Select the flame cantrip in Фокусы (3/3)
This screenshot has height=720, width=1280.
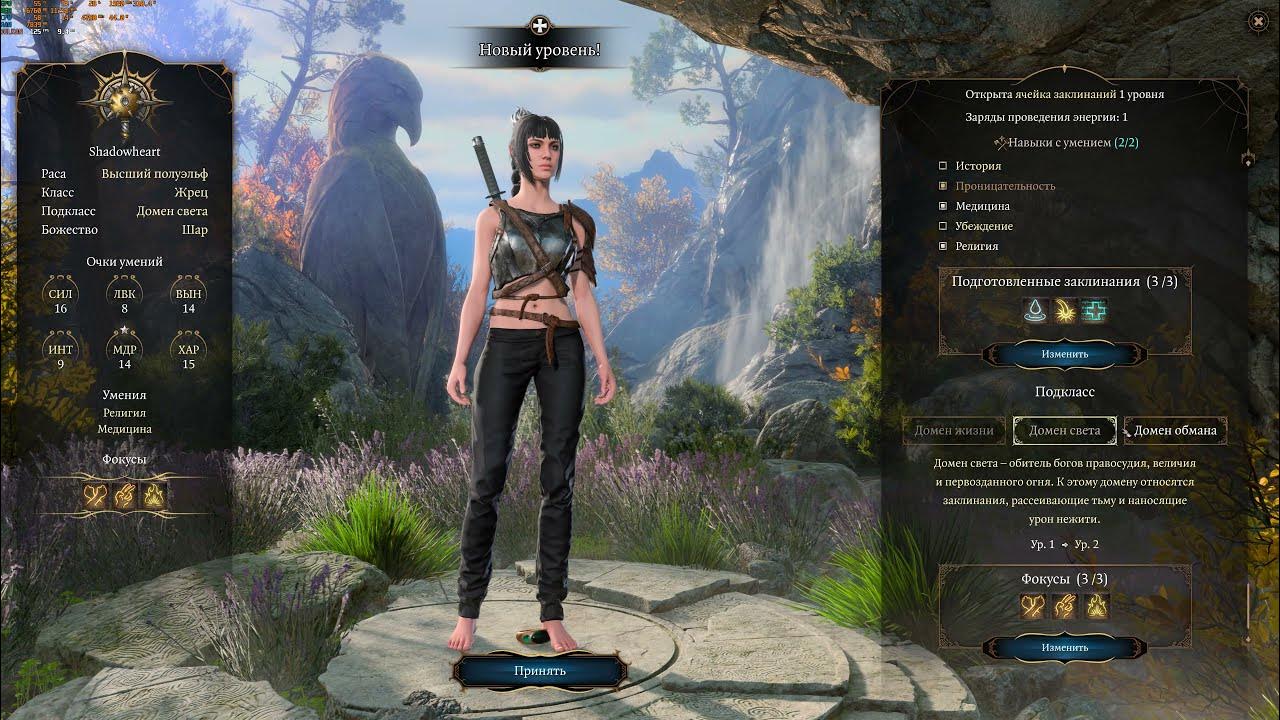tap(1097, 605)
